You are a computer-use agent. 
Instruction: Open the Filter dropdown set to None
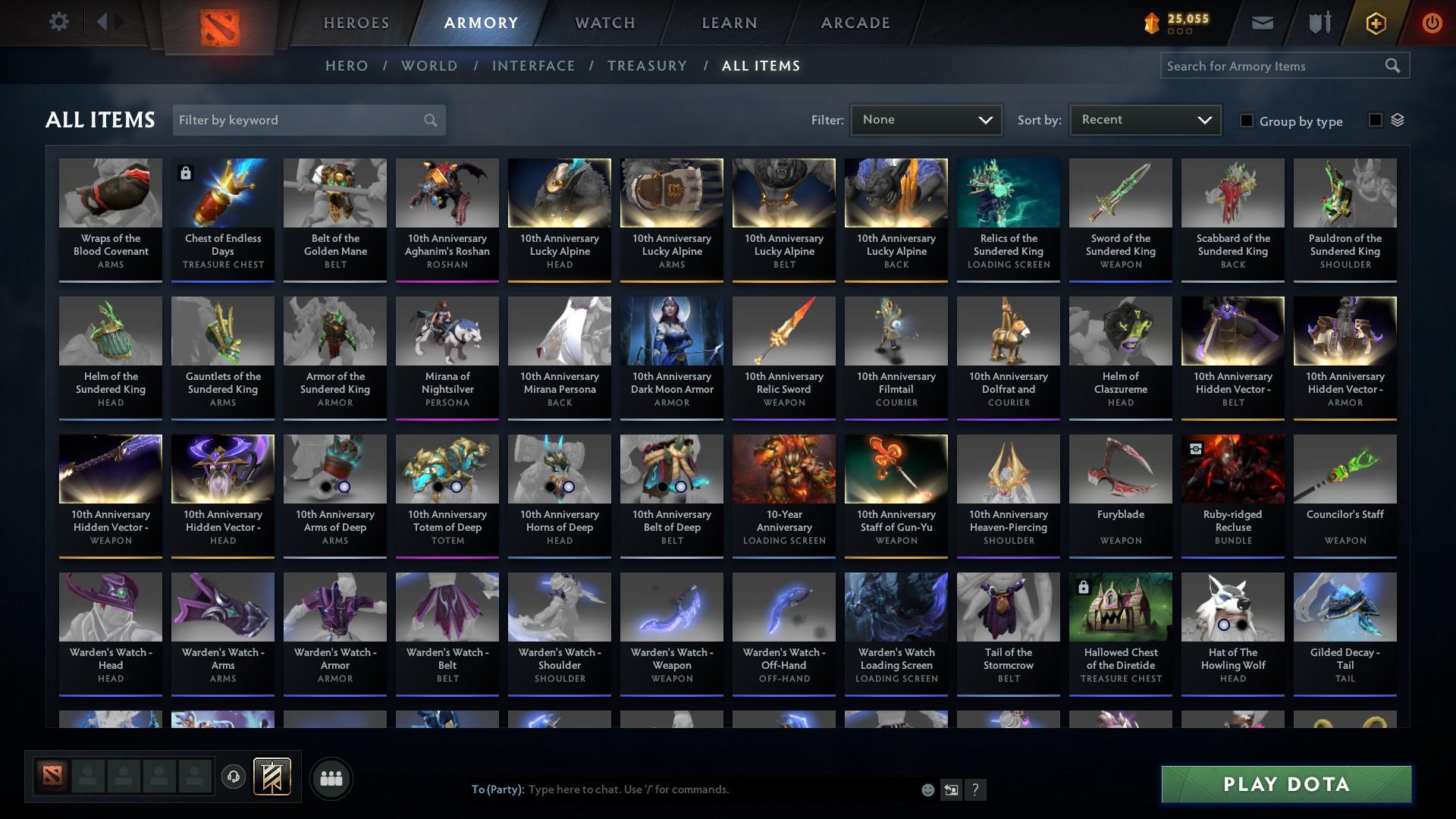coord(926,119)
